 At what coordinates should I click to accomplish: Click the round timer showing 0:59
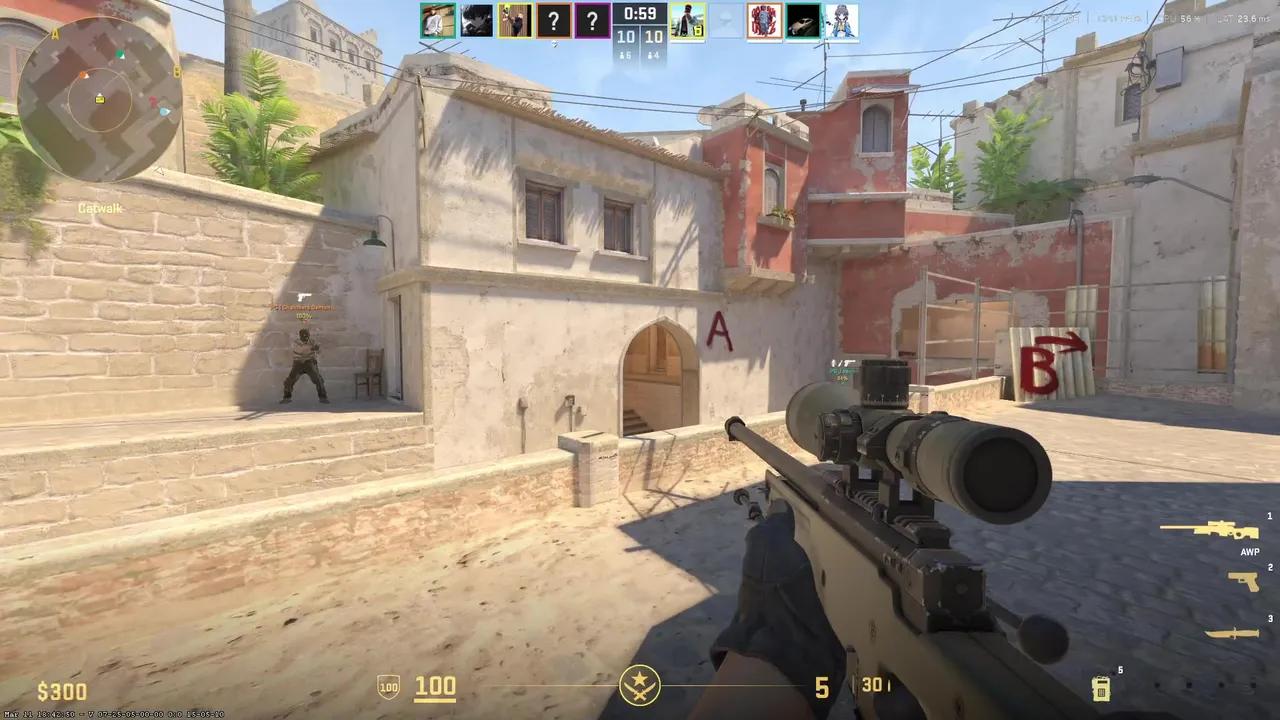[x=638, y=14]
